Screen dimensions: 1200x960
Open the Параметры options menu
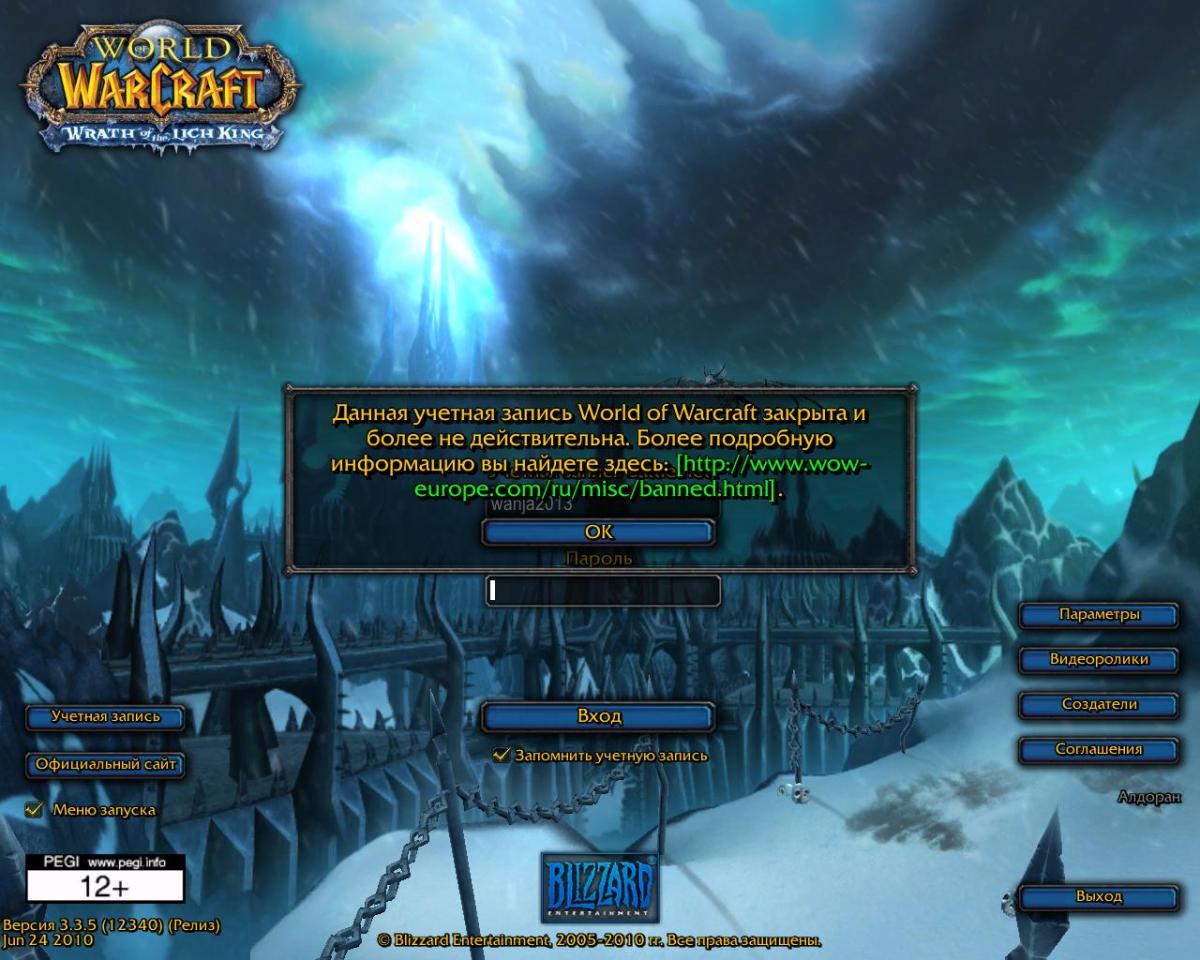[x=1098, y=615]
